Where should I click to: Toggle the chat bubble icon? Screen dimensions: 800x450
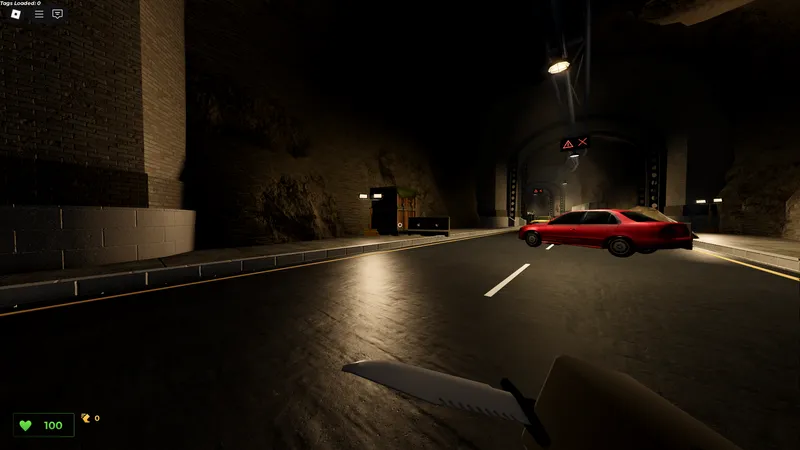coord(57,14)
